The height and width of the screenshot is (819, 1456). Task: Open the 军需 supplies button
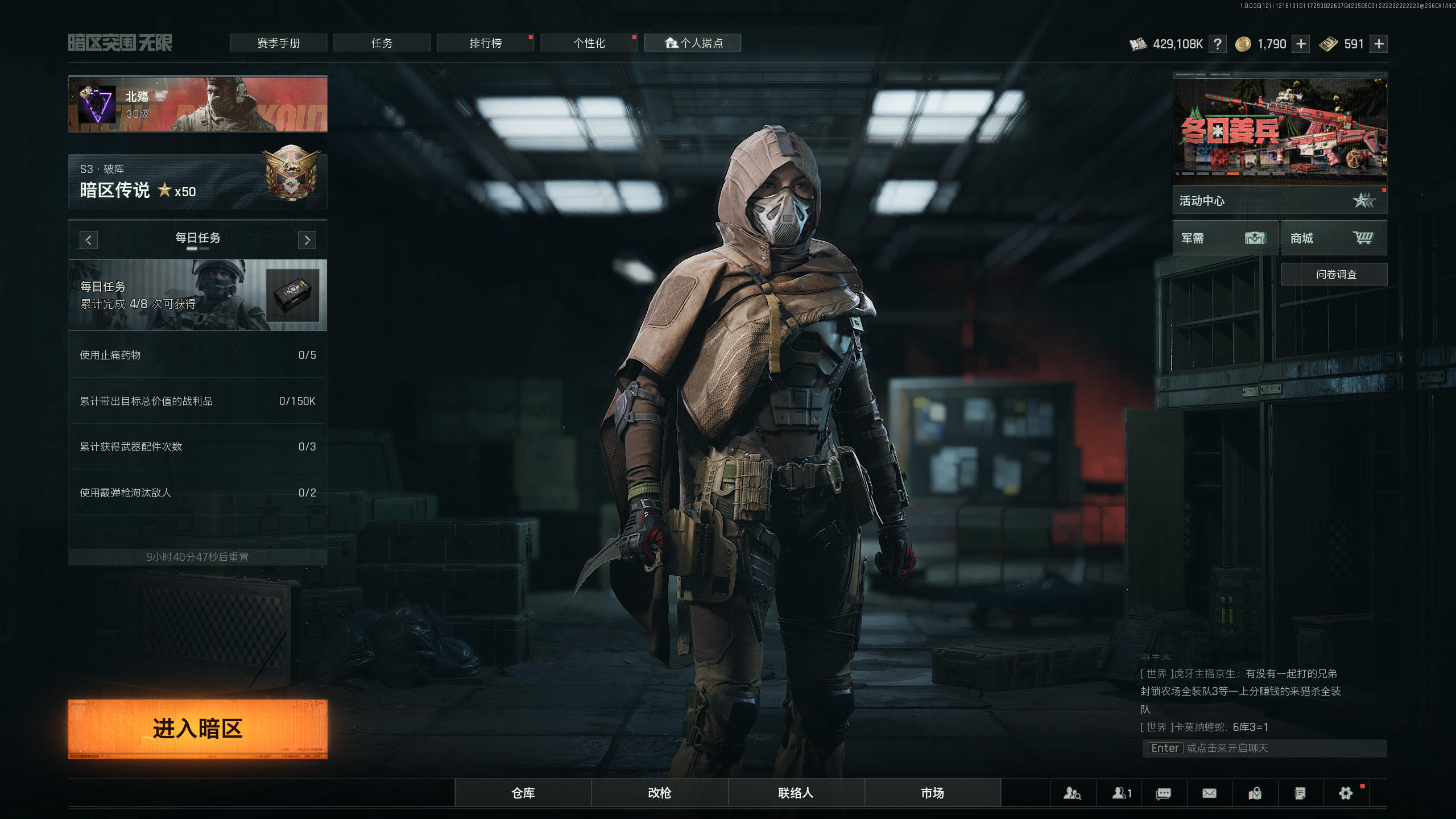coord(1224,238)
